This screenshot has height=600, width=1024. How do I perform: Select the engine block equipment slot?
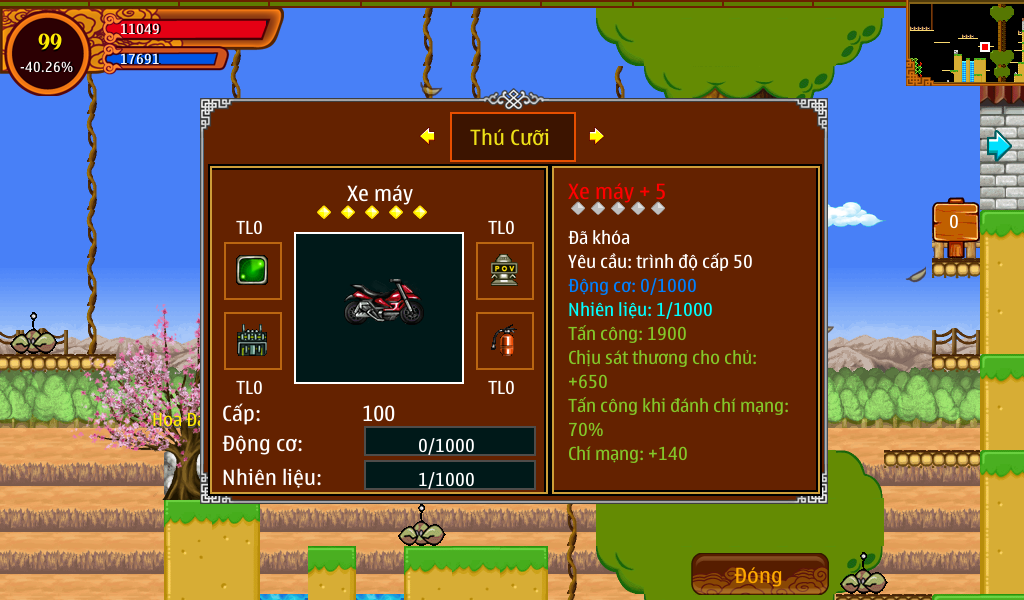(x=252, y=341)
